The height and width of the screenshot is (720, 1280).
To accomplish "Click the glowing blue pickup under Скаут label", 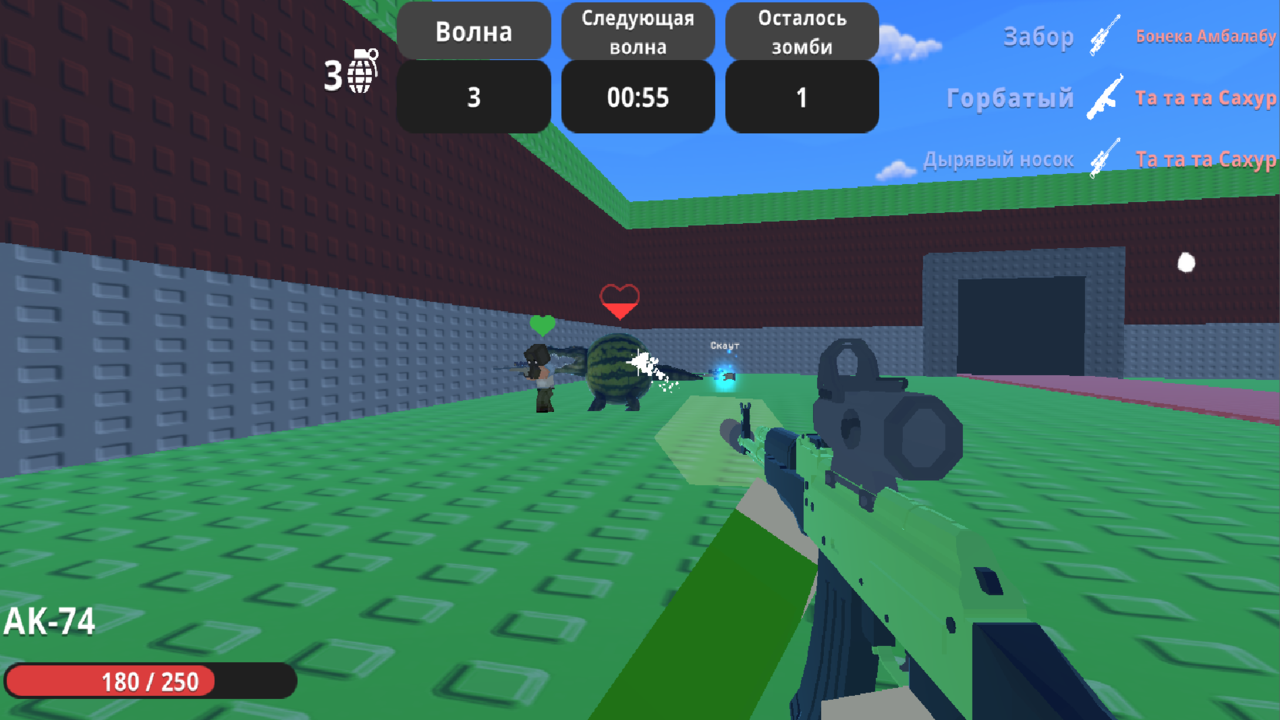I will click(724, 378).
